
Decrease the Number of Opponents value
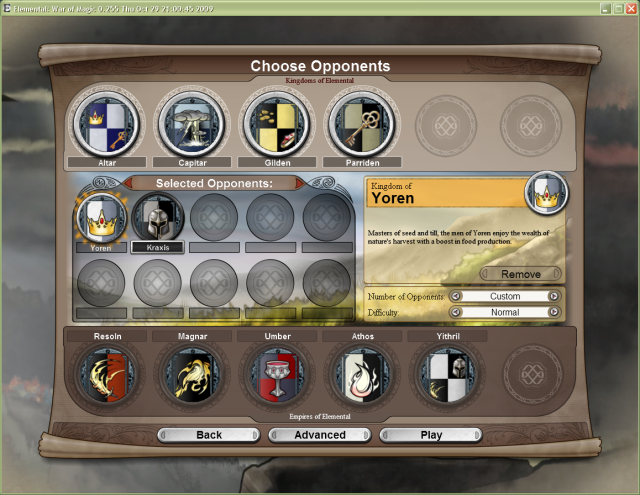(455, 297)
